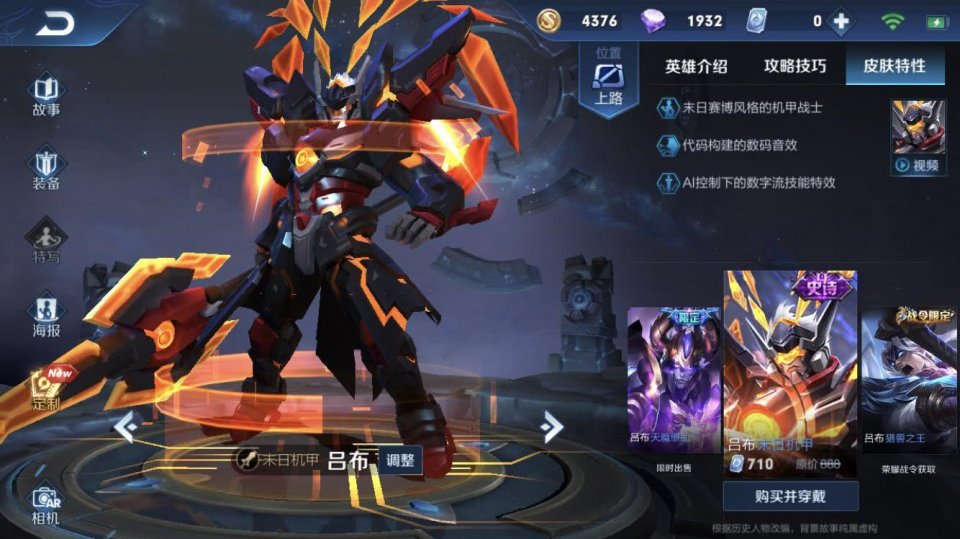
Task: Show the previous skin with left arrow
Action: (x=125, y=427)
